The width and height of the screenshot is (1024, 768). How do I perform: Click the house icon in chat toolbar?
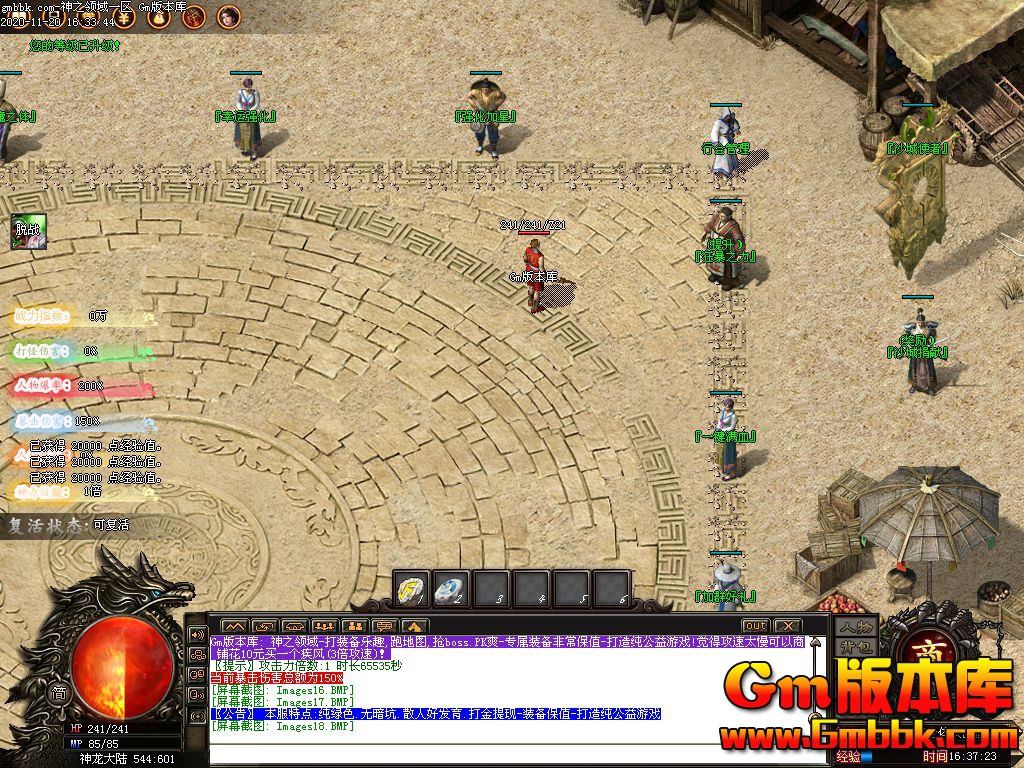click(414, 626)
